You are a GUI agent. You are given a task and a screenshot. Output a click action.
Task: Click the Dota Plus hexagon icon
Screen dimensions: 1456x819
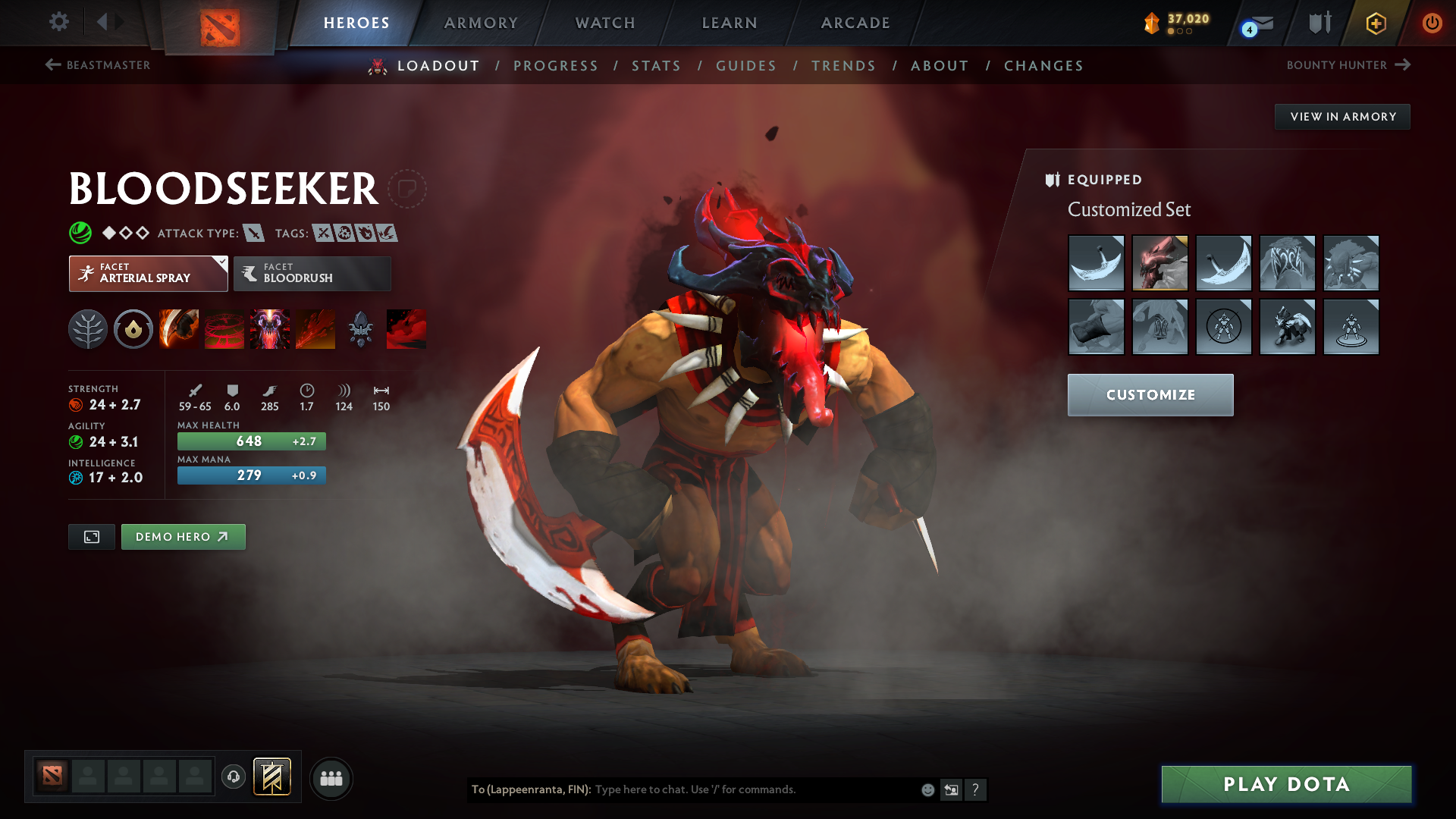coord(1375,22)
